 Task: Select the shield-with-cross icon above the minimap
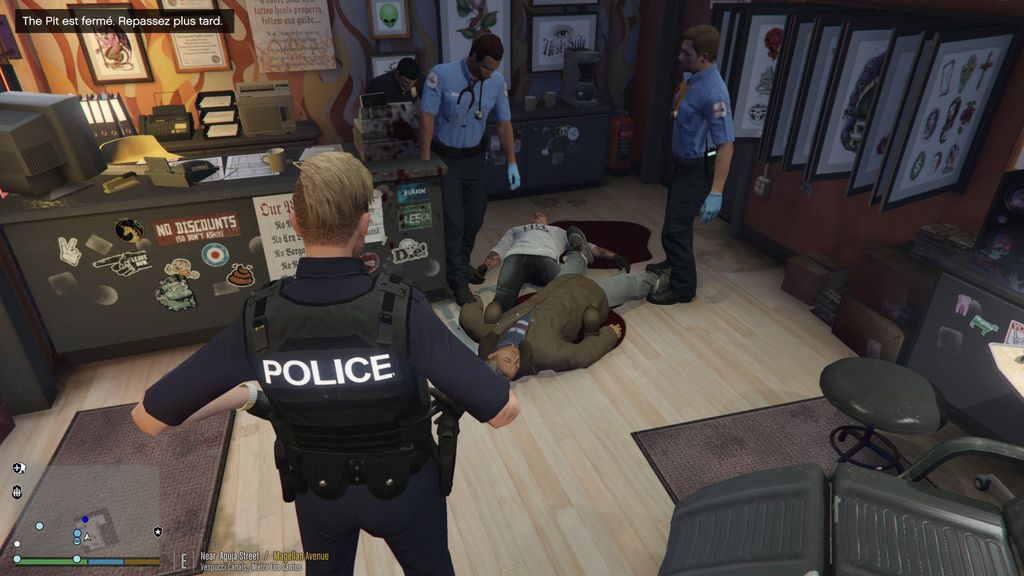click(x=18, y=467)
